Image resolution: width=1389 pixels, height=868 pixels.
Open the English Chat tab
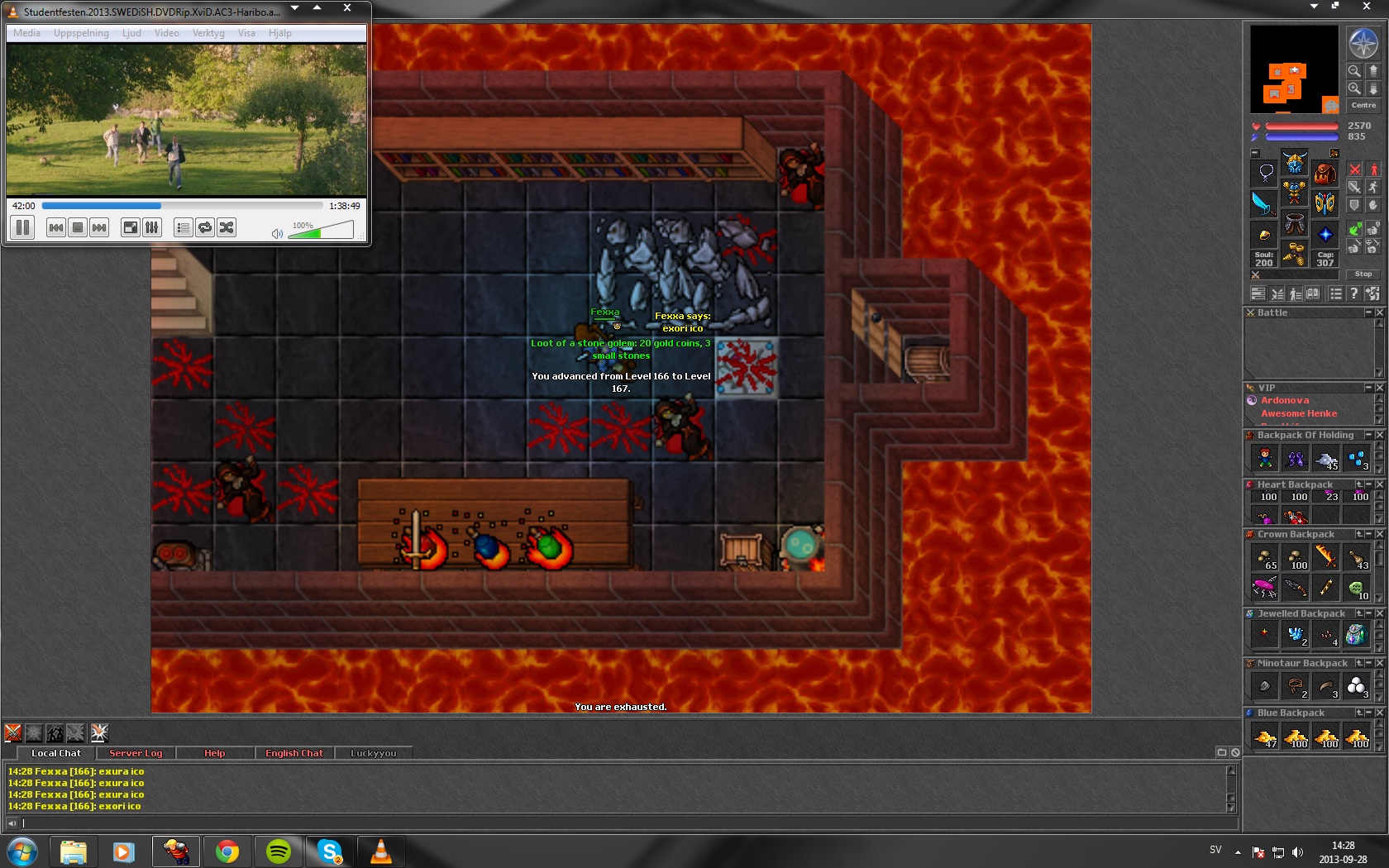coord(294,753)
